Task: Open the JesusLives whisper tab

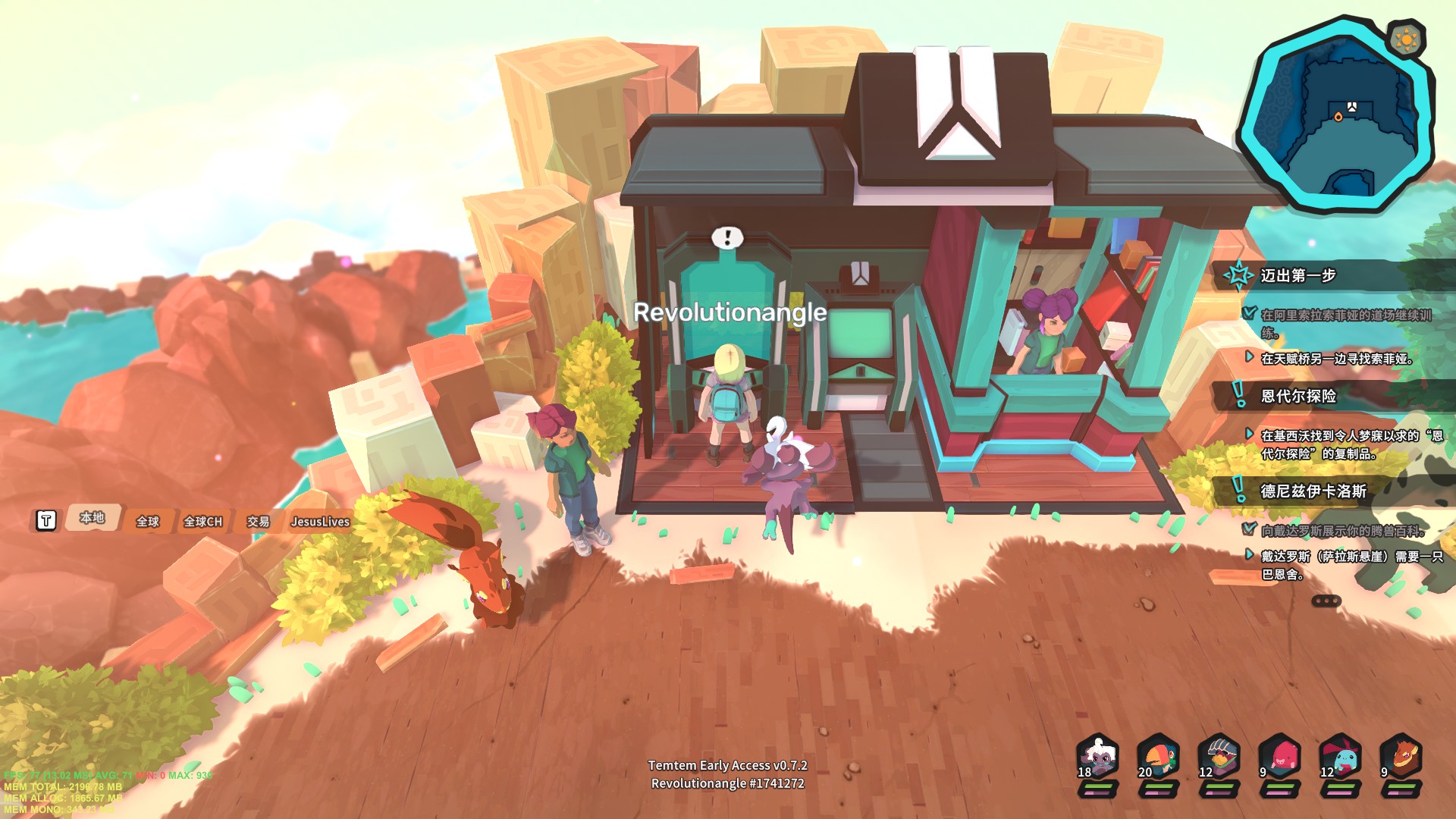Action: pyautogui.click(x=320, y=522)
